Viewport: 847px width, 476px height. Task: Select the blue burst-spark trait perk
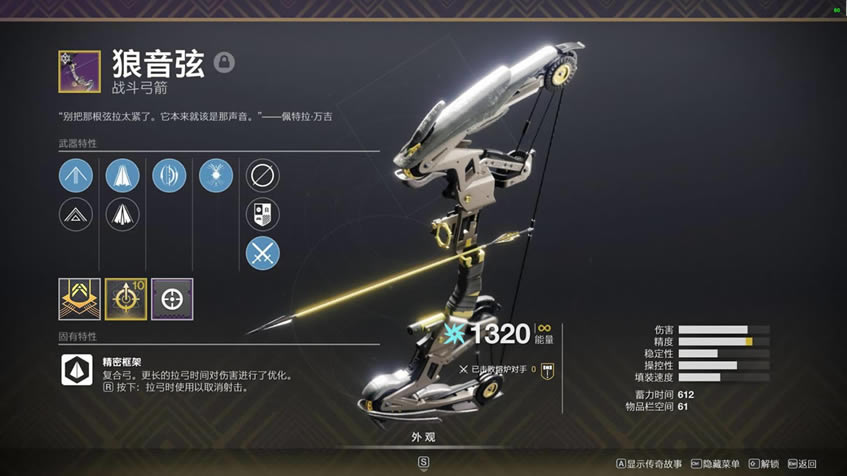(x=216, y=176)
